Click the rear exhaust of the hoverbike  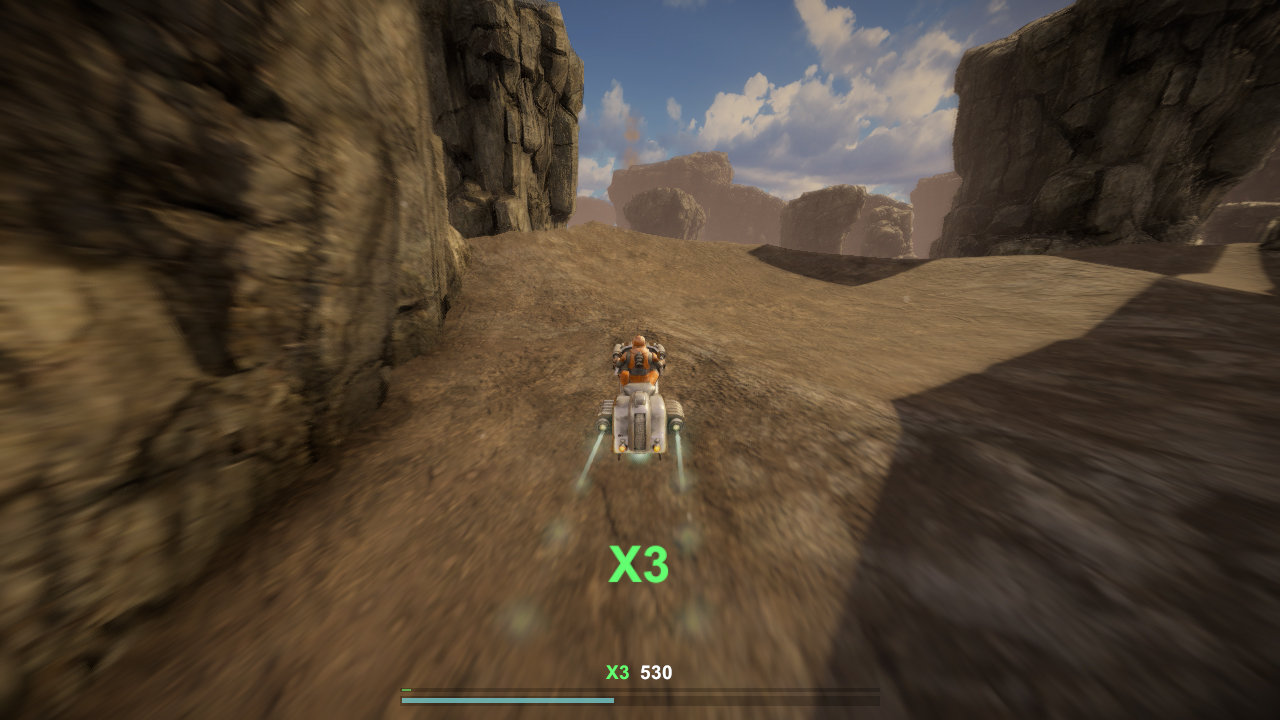click(x=640, y=450)
